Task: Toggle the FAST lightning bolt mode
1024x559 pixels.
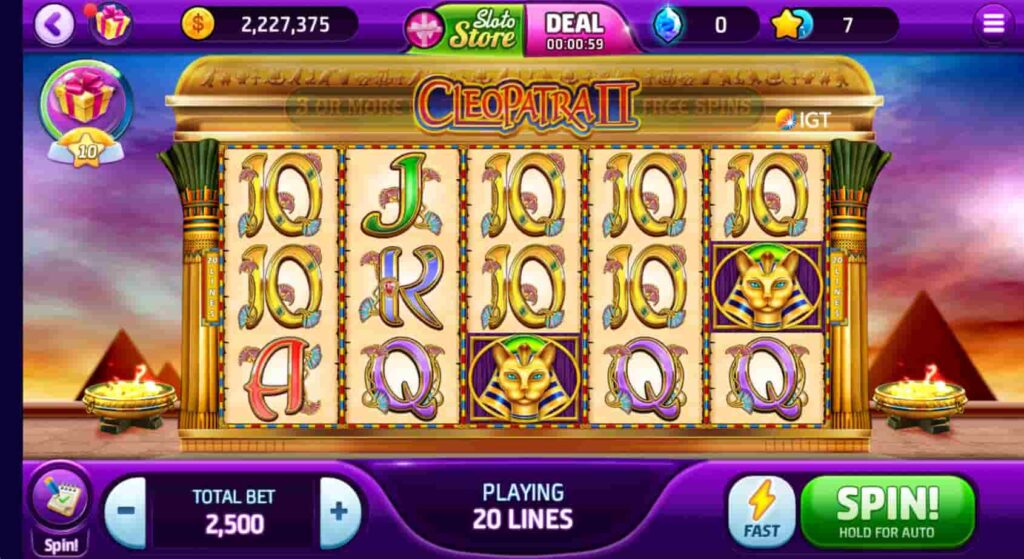Action: coord(761,511)
